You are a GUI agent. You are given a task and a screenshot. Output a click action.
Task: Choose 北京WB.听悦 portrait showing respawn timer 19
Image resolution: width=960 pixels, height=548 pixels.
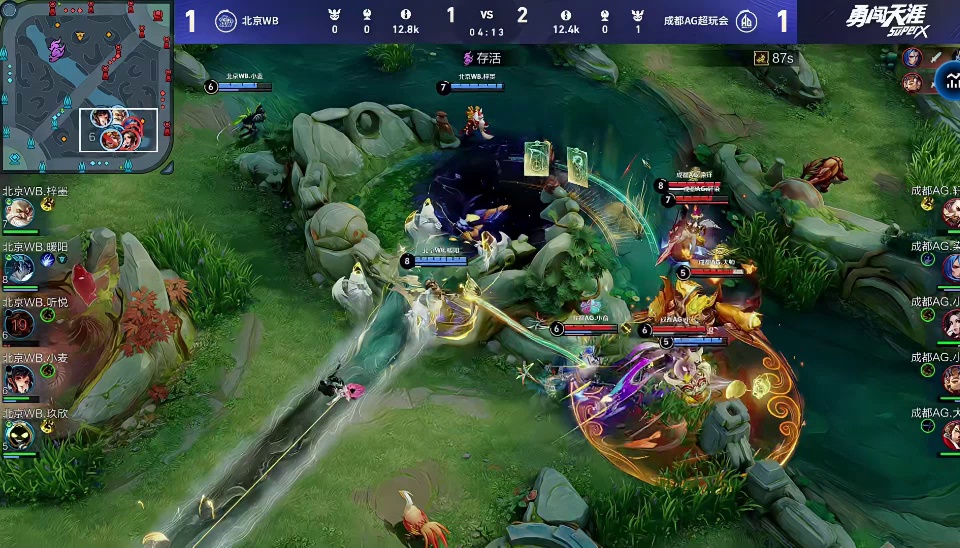tap(19, 322)
